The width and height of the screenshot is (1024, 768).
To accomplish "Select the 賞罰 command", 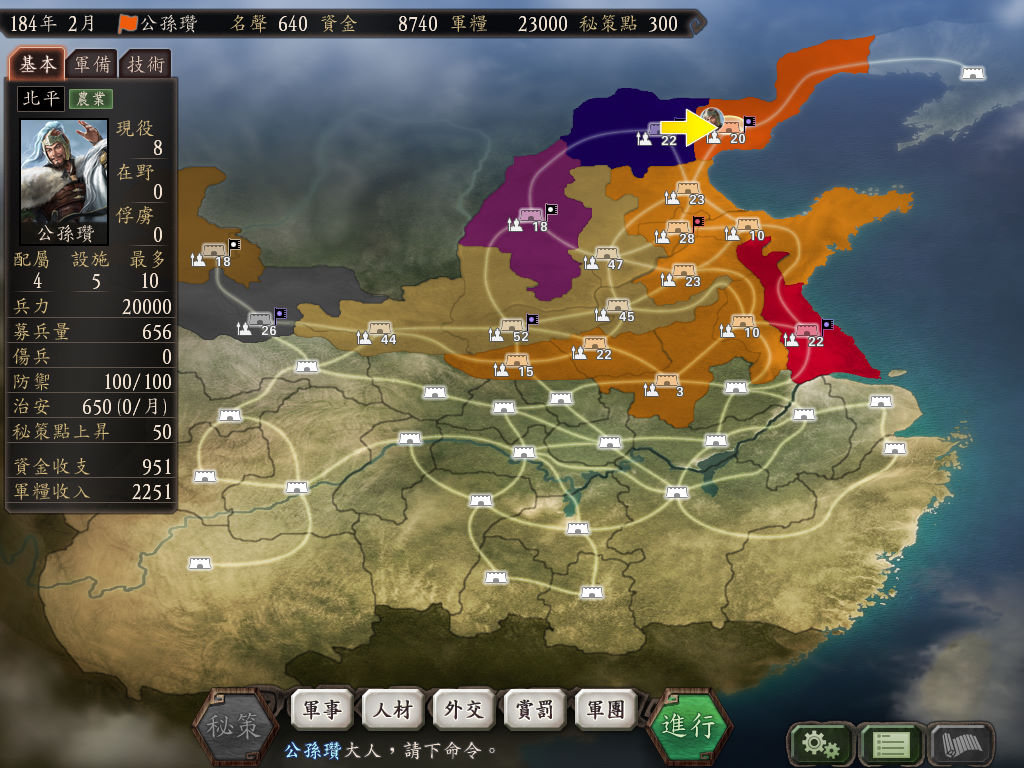I will point(535,710).
